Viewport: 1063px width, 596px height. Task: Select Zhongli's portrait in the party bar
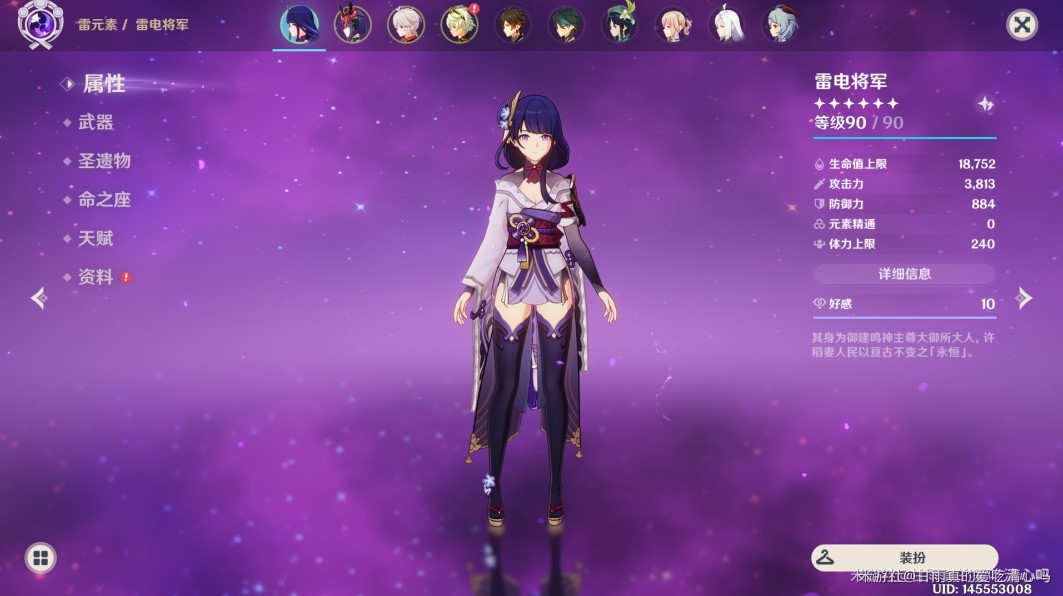pyautogui.click(x=513, y=25)
